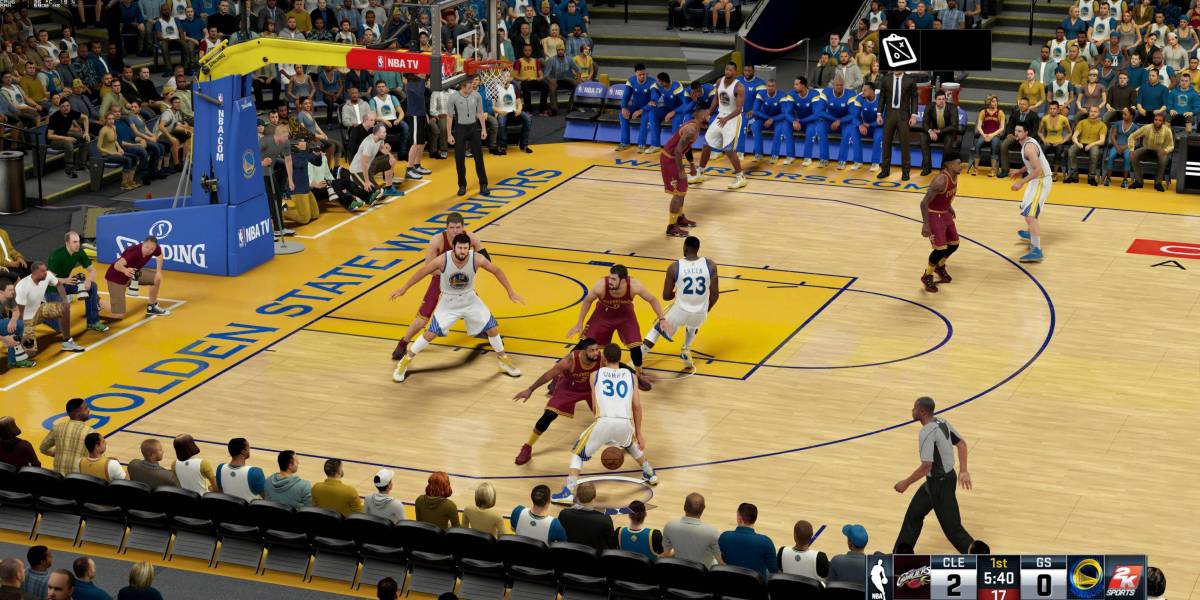This screenshot has width=1200, height=600.
Task: Open the clipboard play-calling icon
Action: point(898,50)
